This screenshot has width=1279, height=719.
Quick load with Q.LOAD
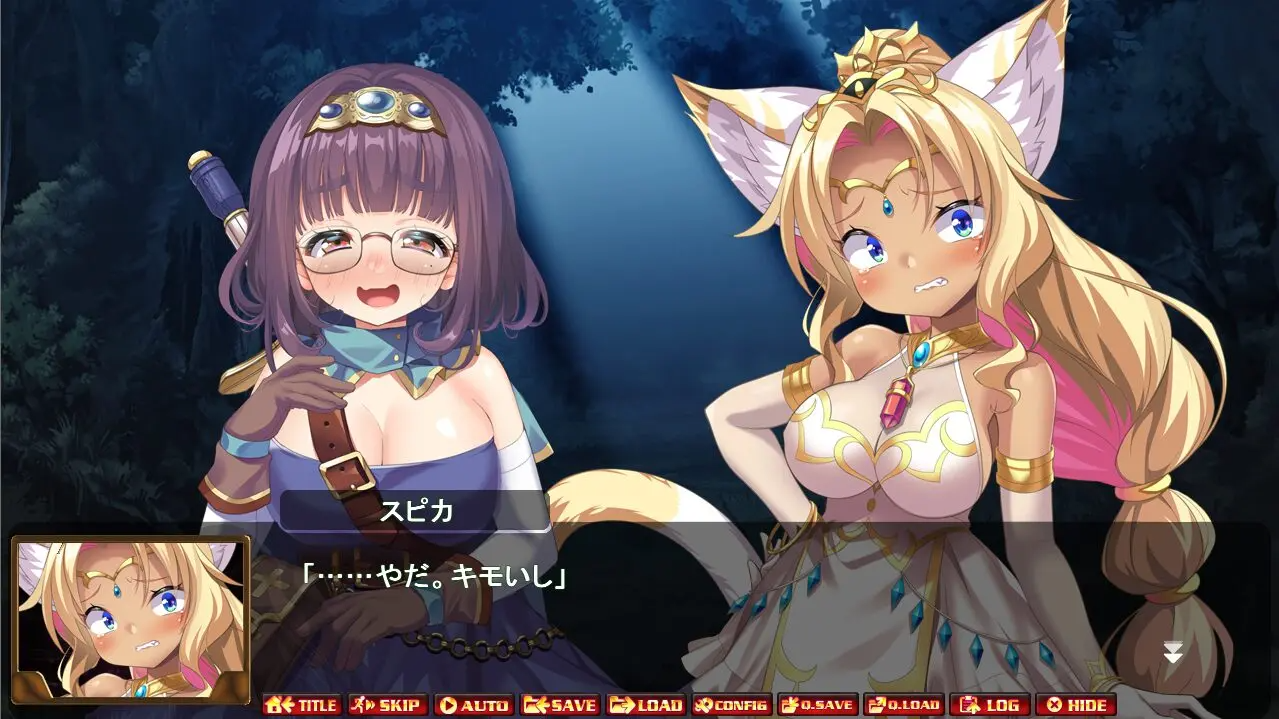pos(903,705)
